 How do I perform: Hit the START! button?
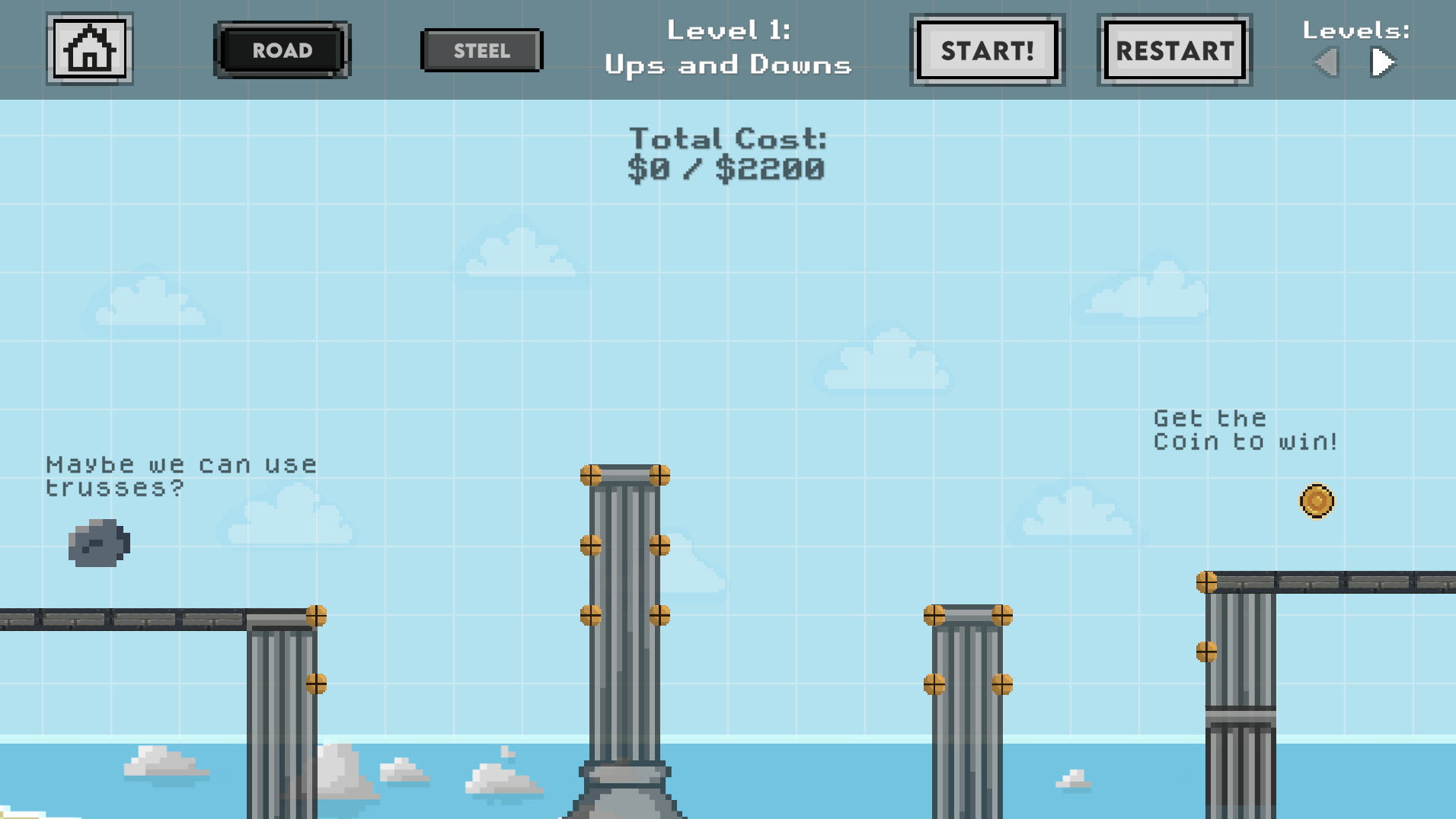[987, 50]
